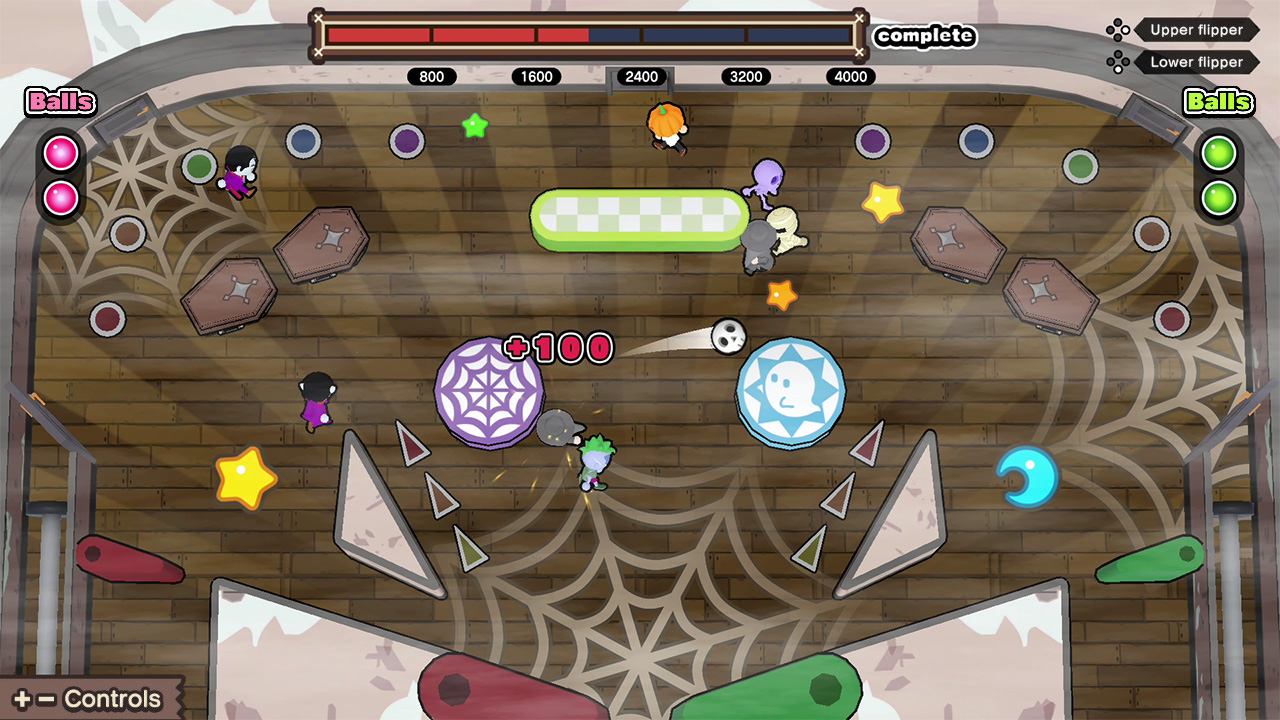1280x720 pixels.
Task: Select the left Balls panel label
Action: click(59, 102)
